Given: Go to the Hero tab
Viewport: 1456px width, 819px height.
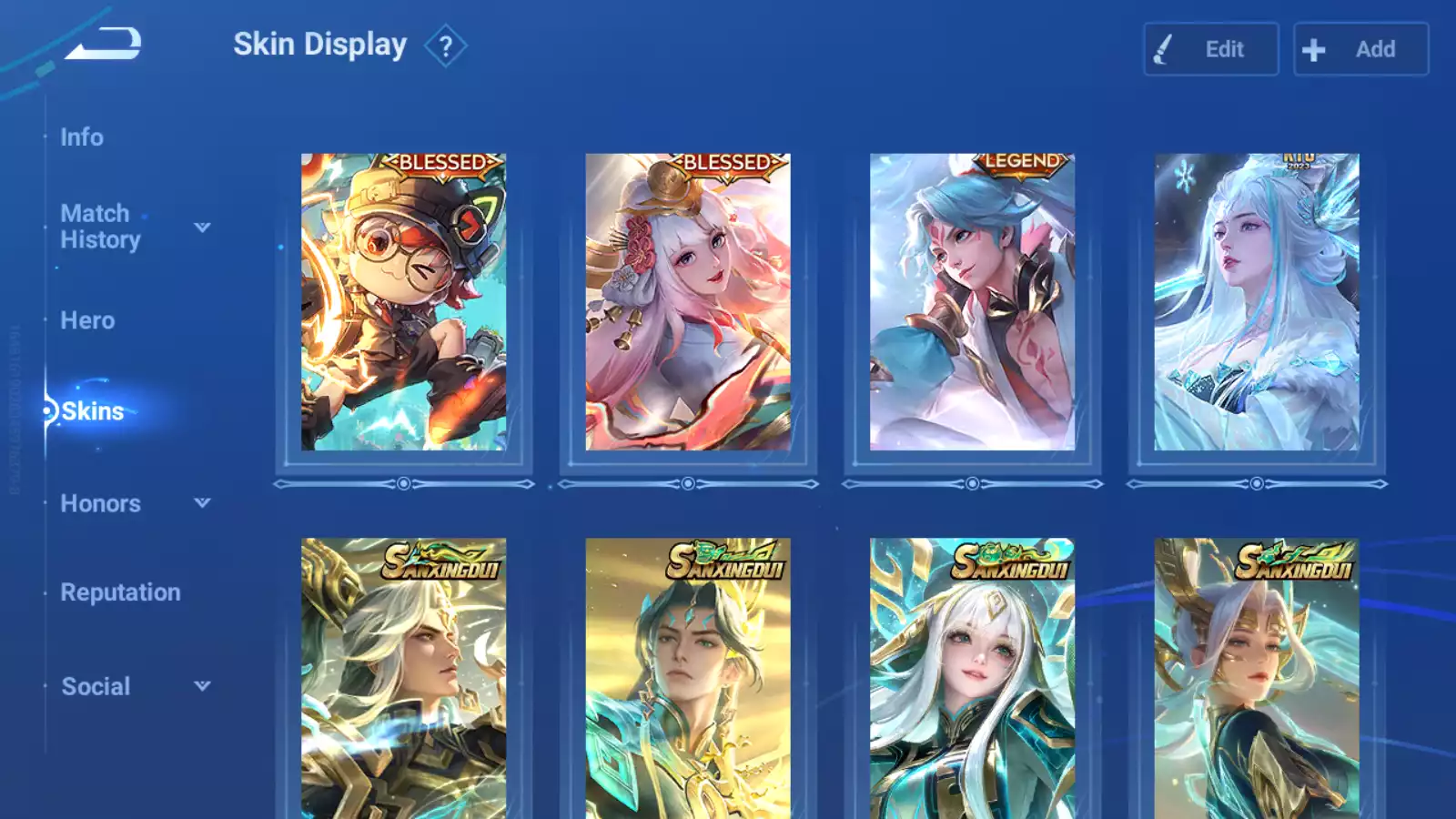Looking at the screenshot, I should tap(87, 320).
